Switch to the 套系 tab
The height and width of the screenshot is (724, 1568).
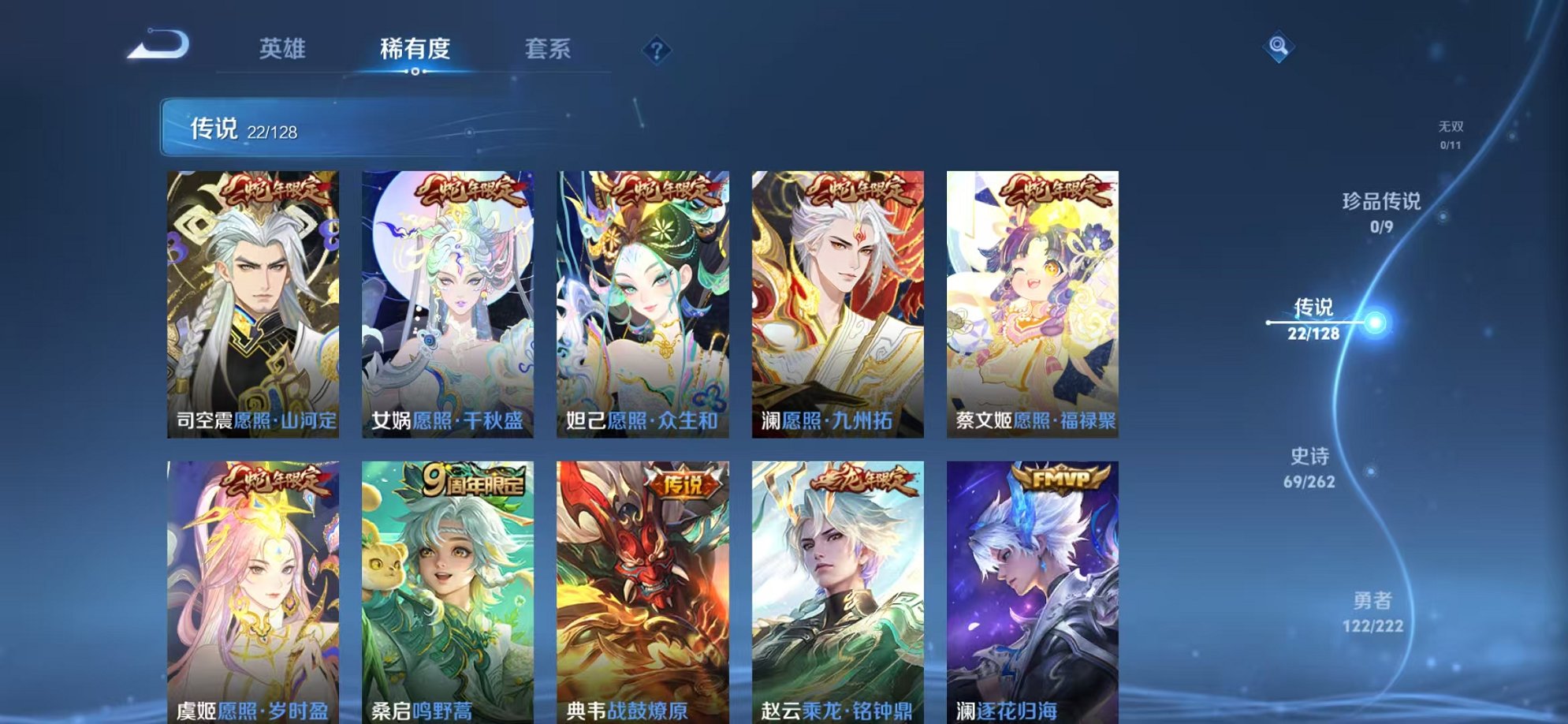tap(549, 47)
